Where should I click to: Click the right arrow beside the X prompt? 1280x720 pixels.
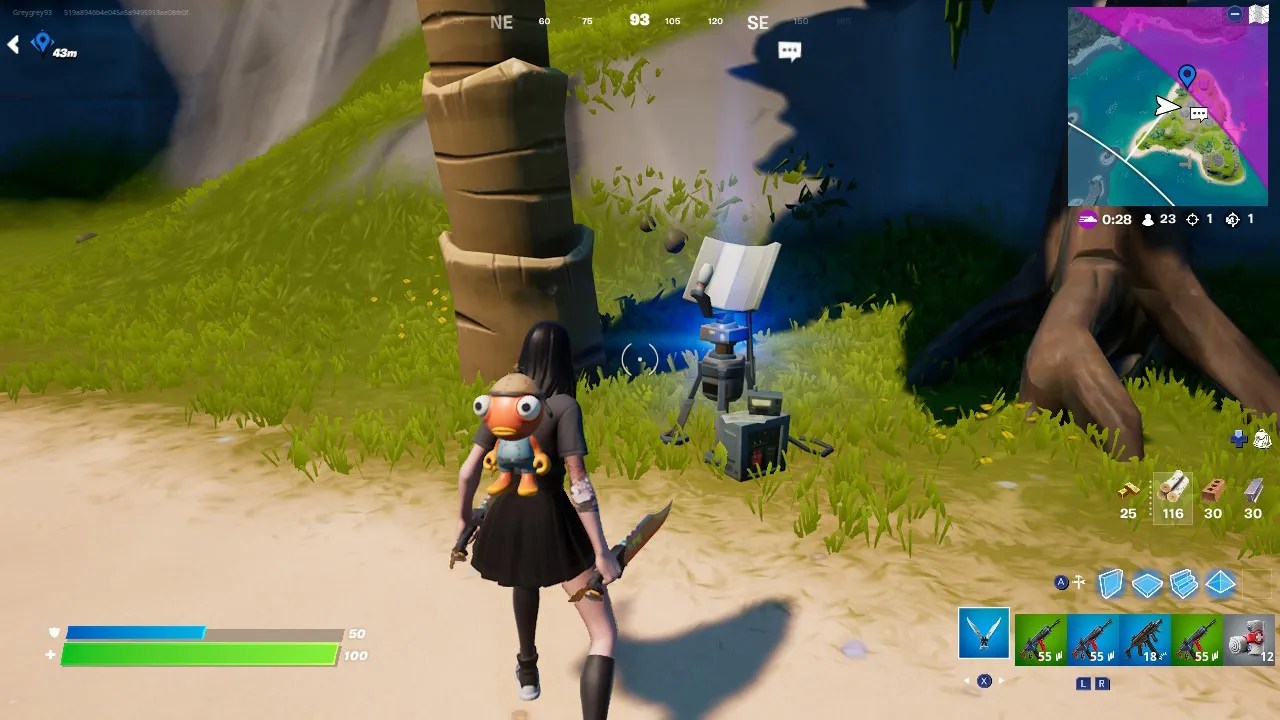pos(1001,680)
